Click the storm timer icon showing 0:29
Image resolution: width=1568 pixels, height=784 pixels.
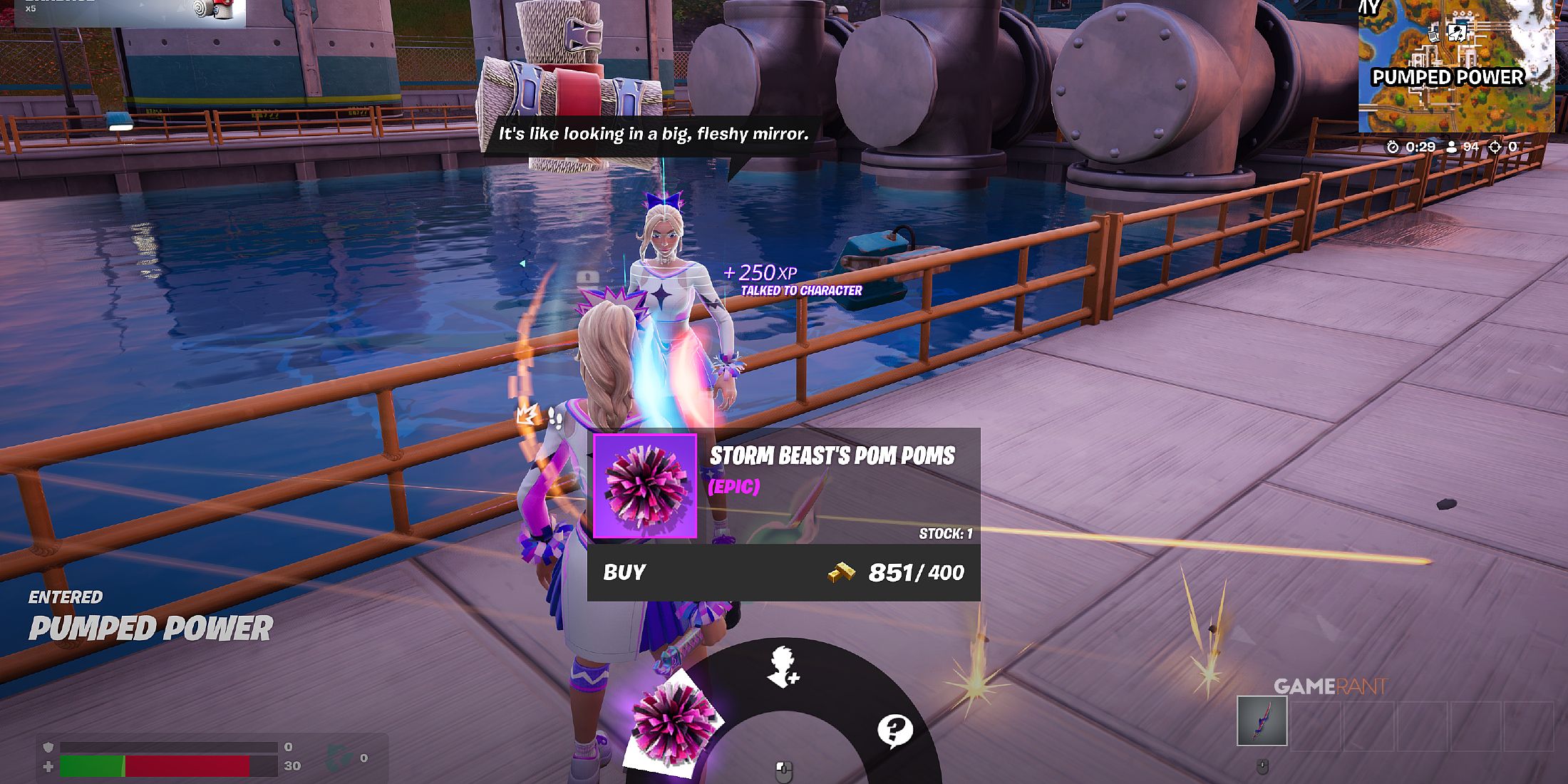(1392, 147)
